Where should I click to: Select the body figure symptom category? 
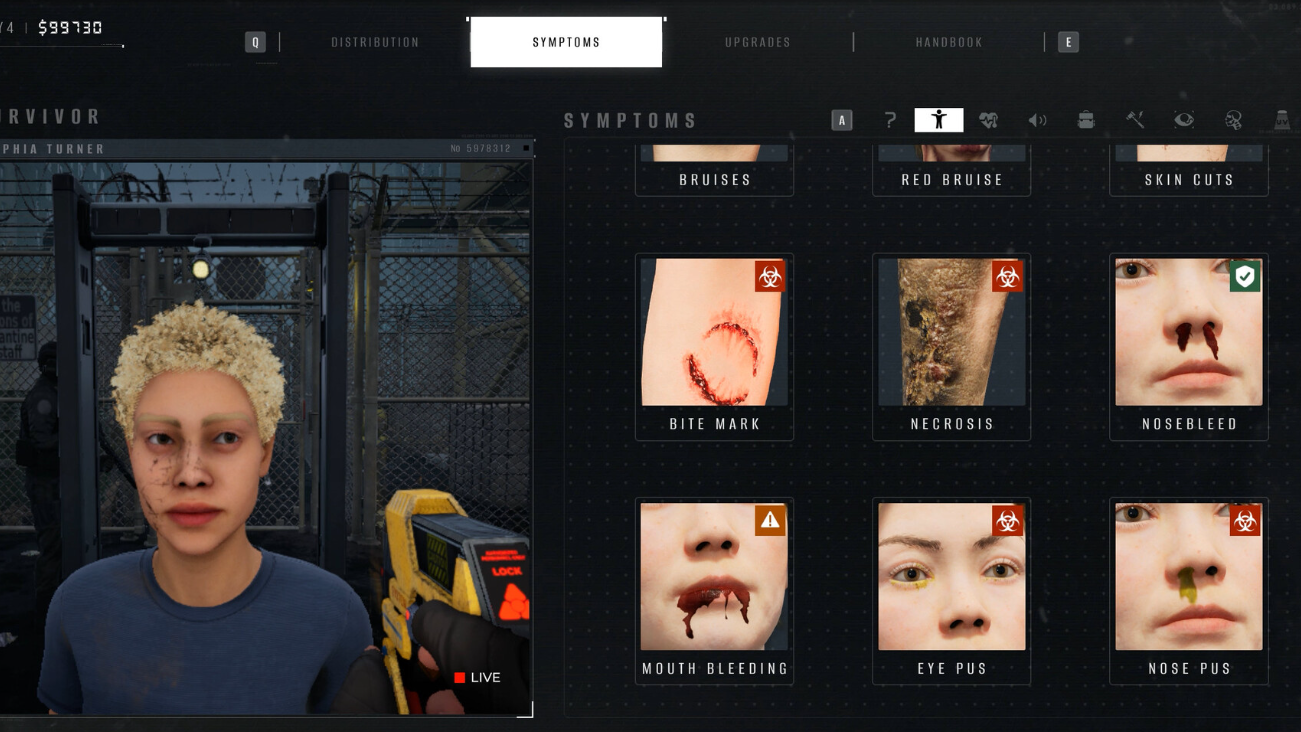click(939, 120)
